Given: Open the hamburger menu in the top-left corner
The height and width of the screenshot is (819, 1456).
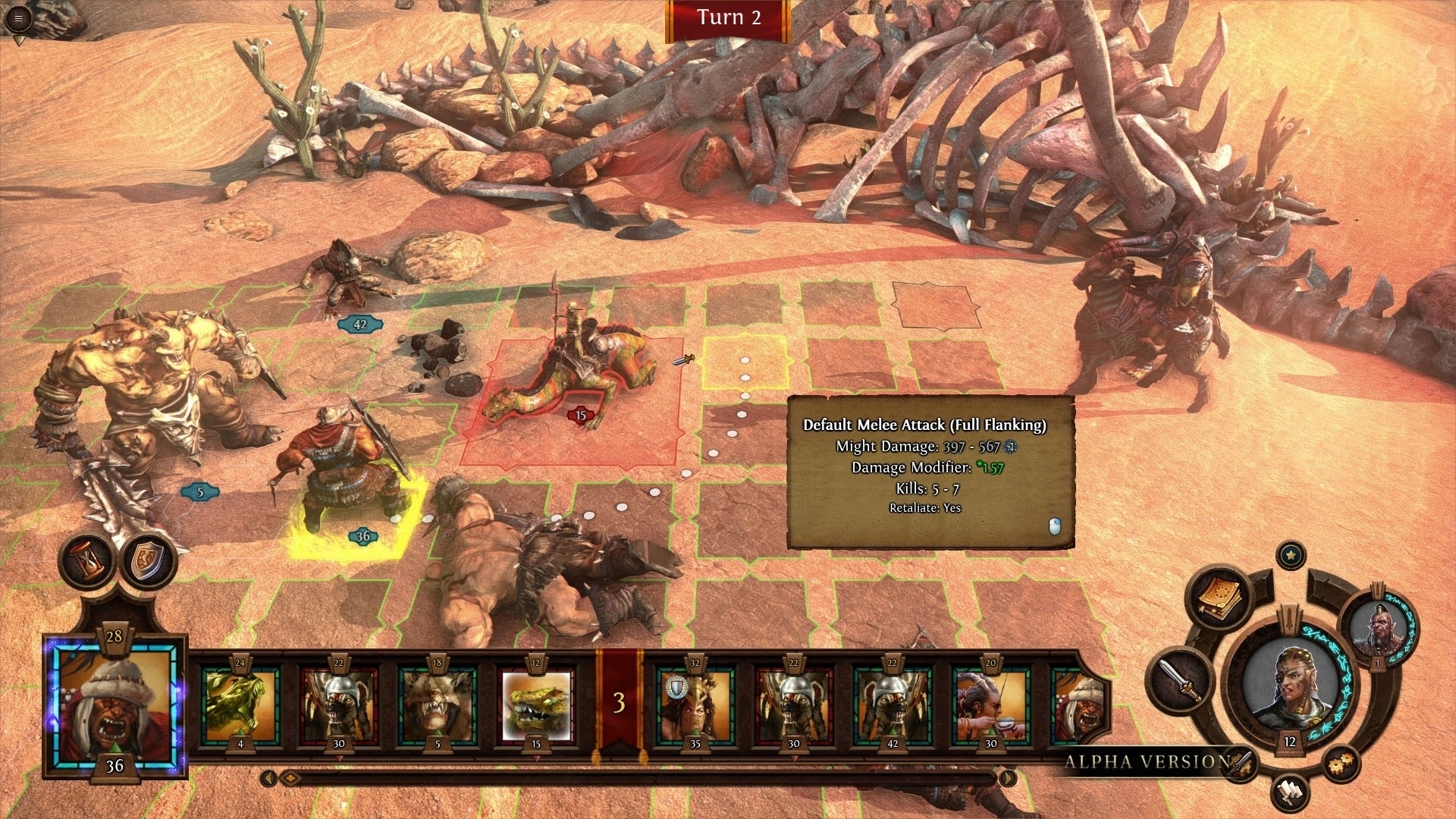Looking at the screenshot, I should [x=18, y=19].
